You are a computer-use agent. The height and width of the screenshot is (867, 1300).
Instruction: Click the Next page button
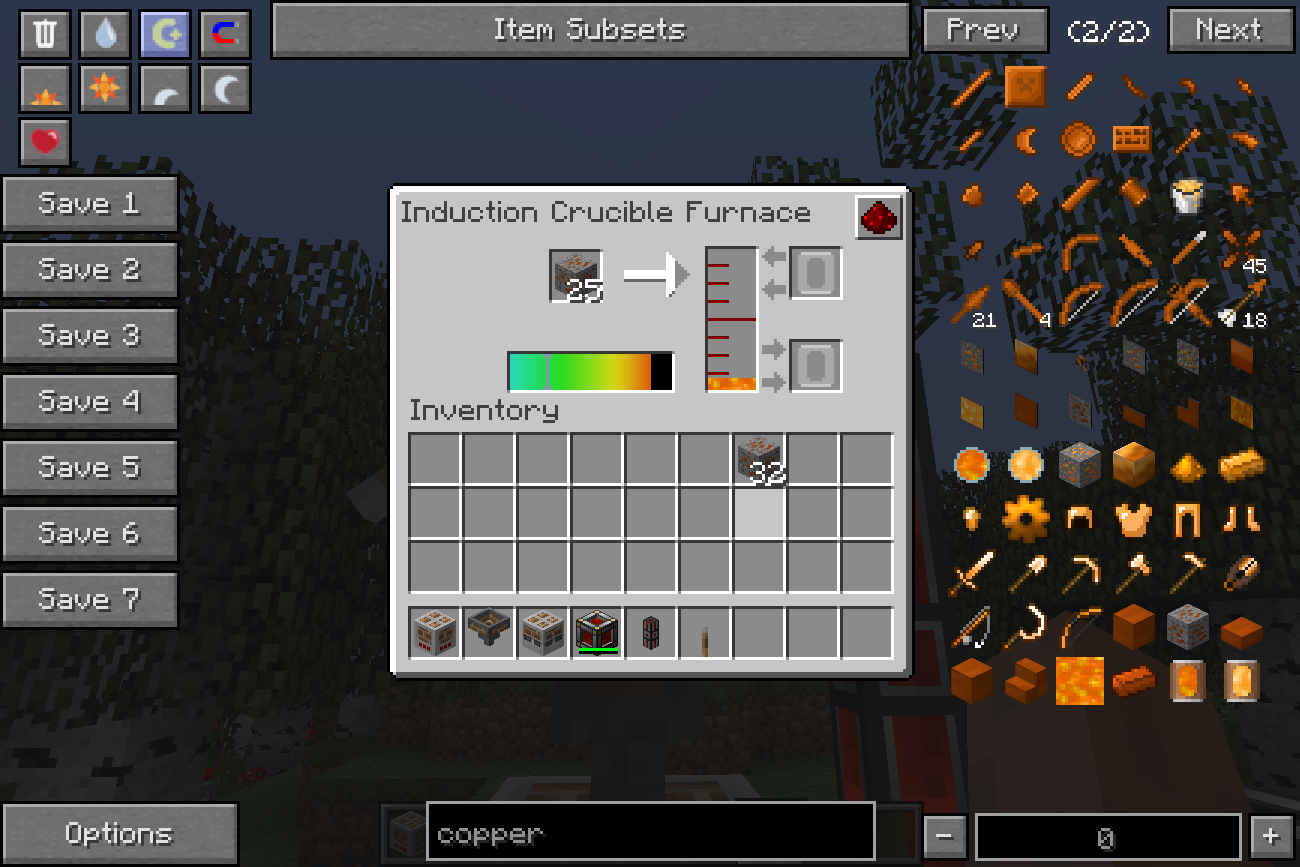pos(1228,30)
